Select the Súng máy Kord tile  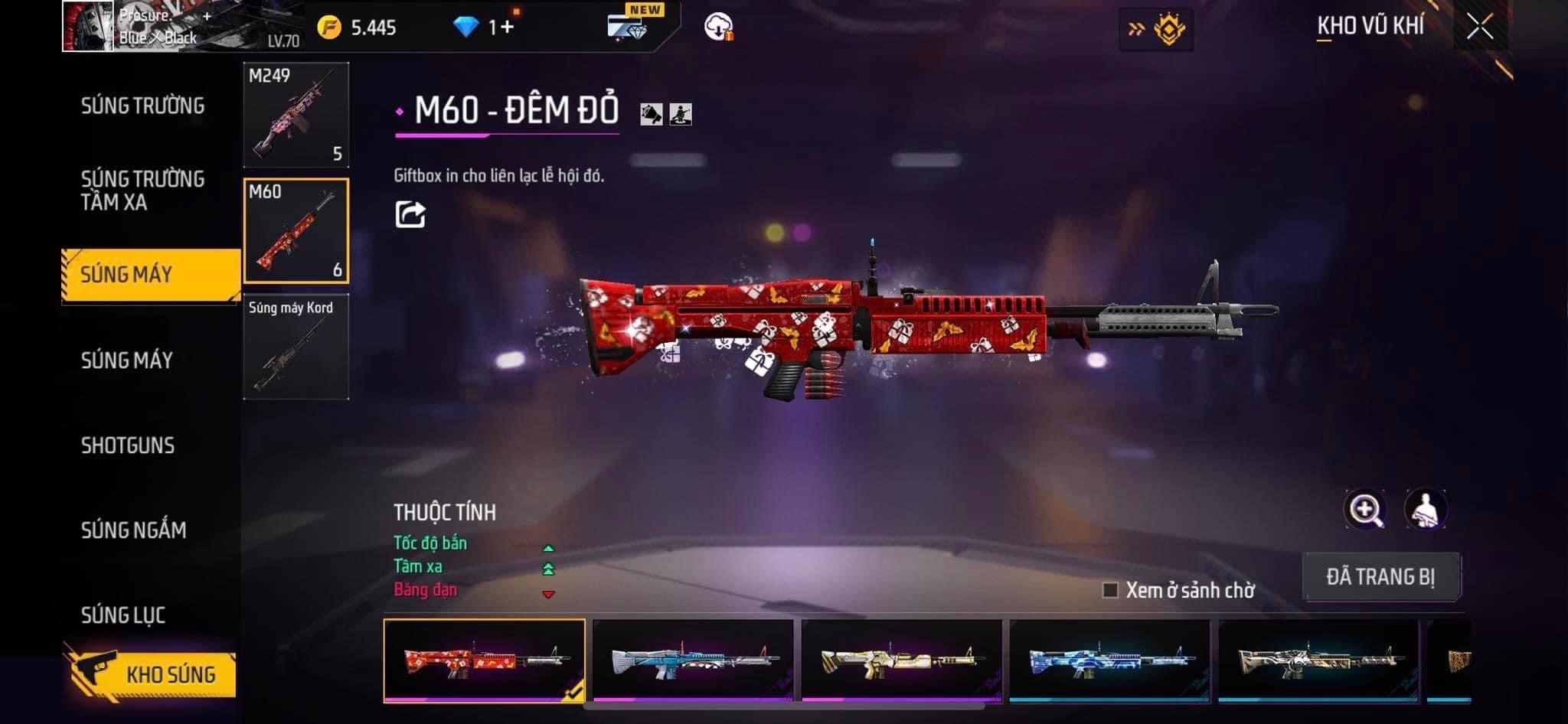tap(296, 347)
